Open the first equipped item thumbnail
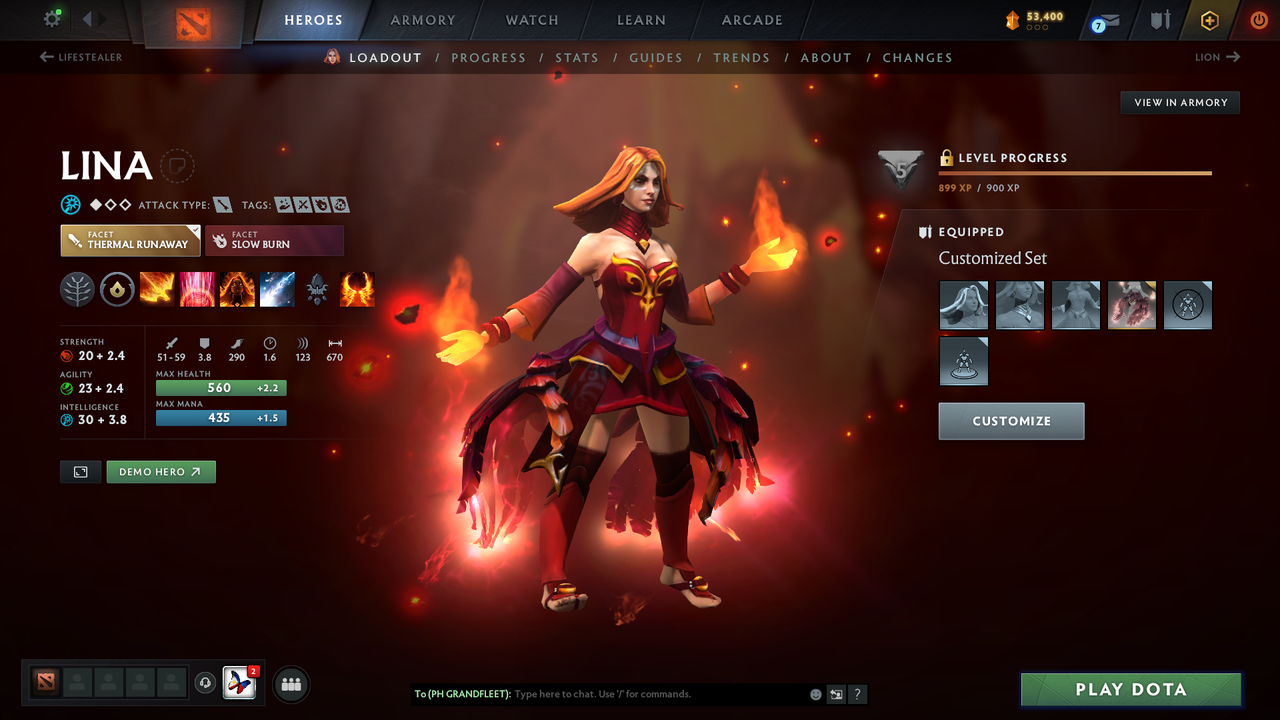 tap(963, 305)
